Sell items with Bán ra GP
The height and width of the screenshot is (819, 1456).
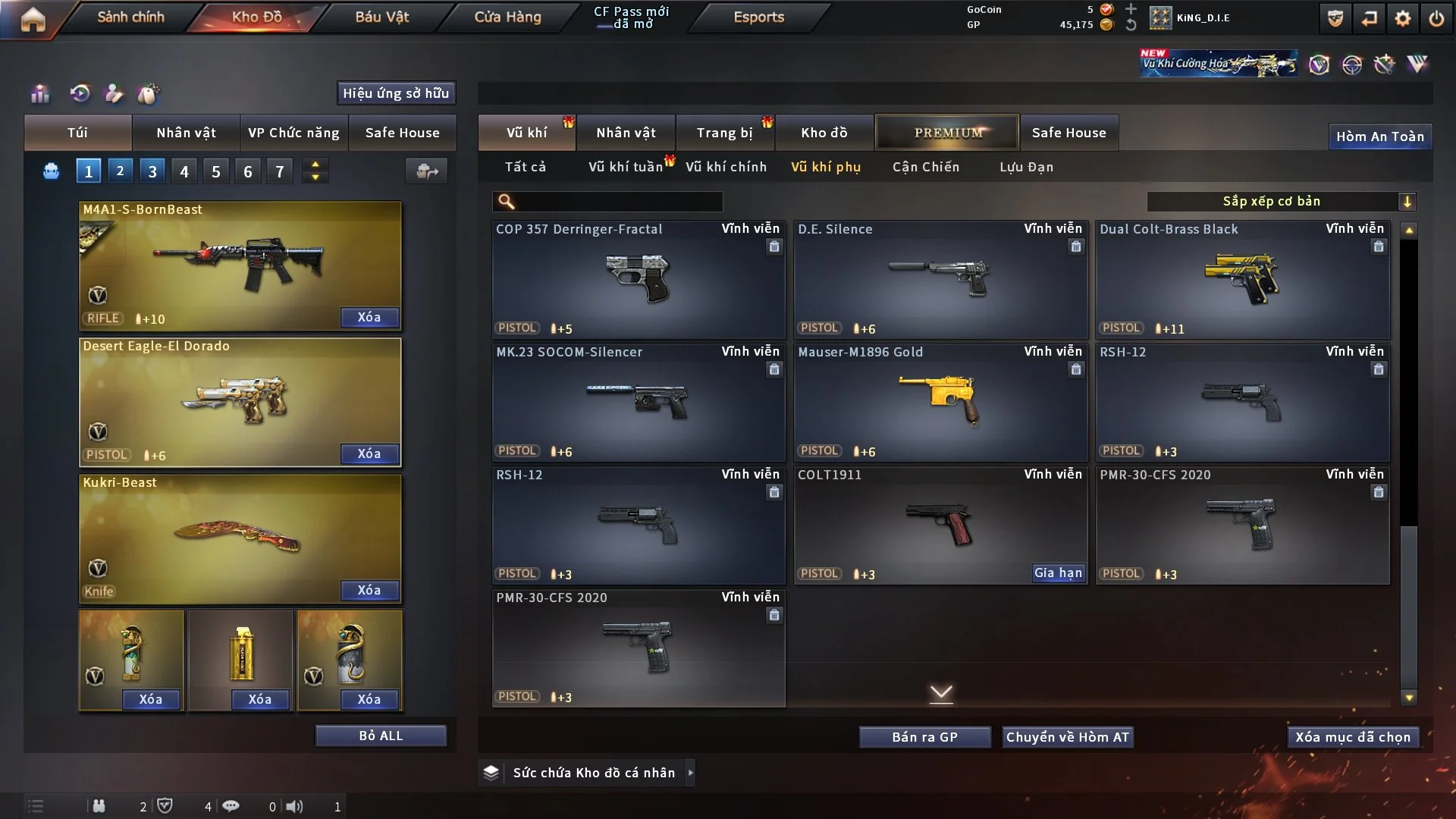point(924,737)
